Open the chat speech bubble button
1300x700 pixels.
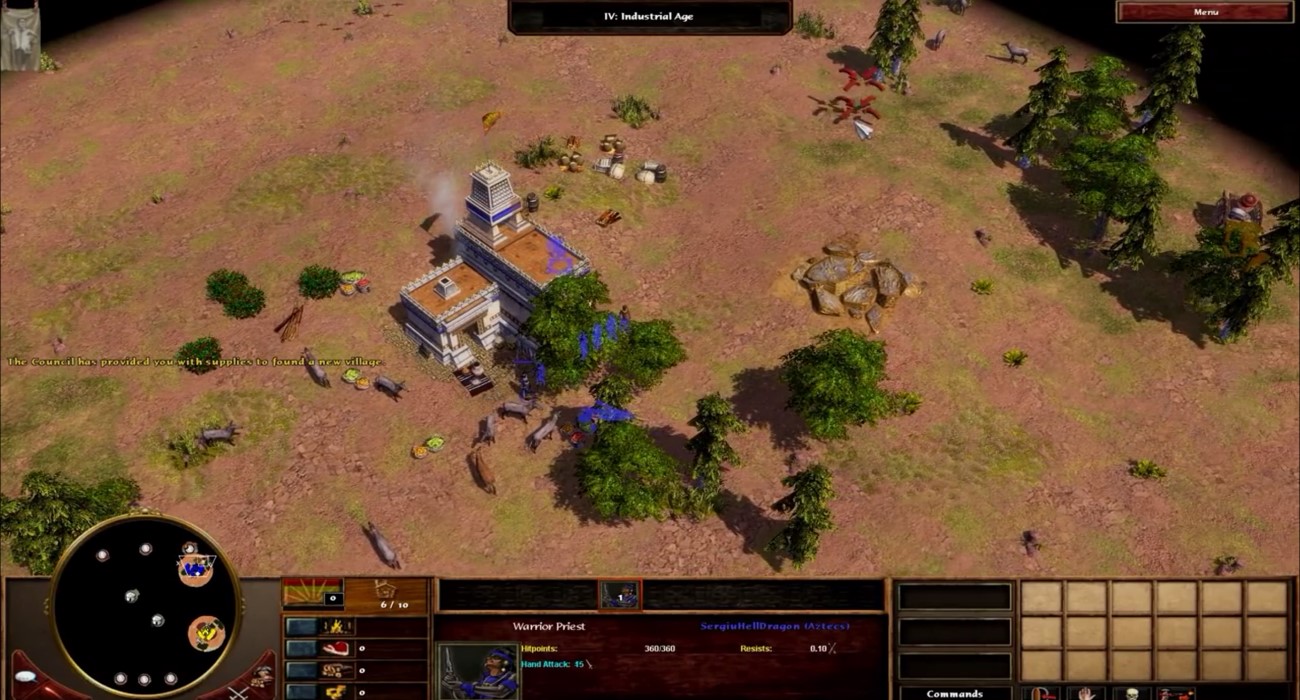[24, 677]
